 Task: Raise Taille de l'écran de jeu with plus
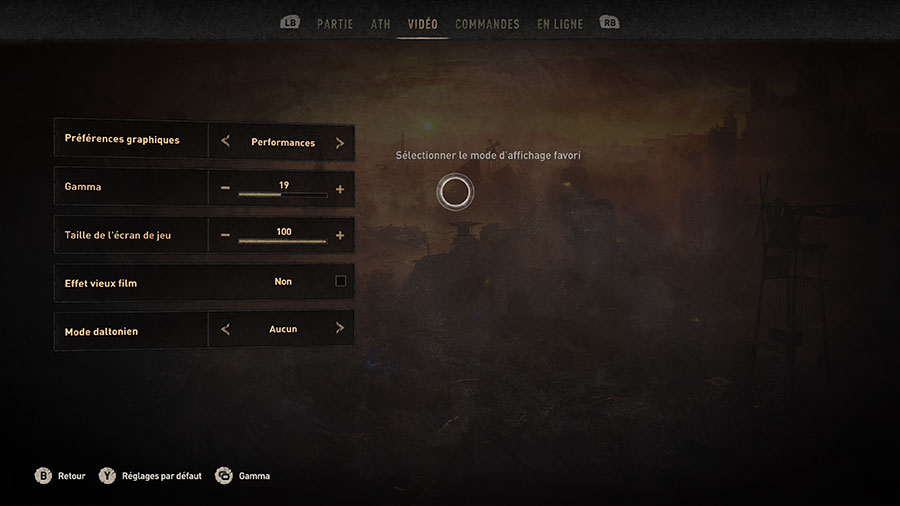tap(340, 235)
